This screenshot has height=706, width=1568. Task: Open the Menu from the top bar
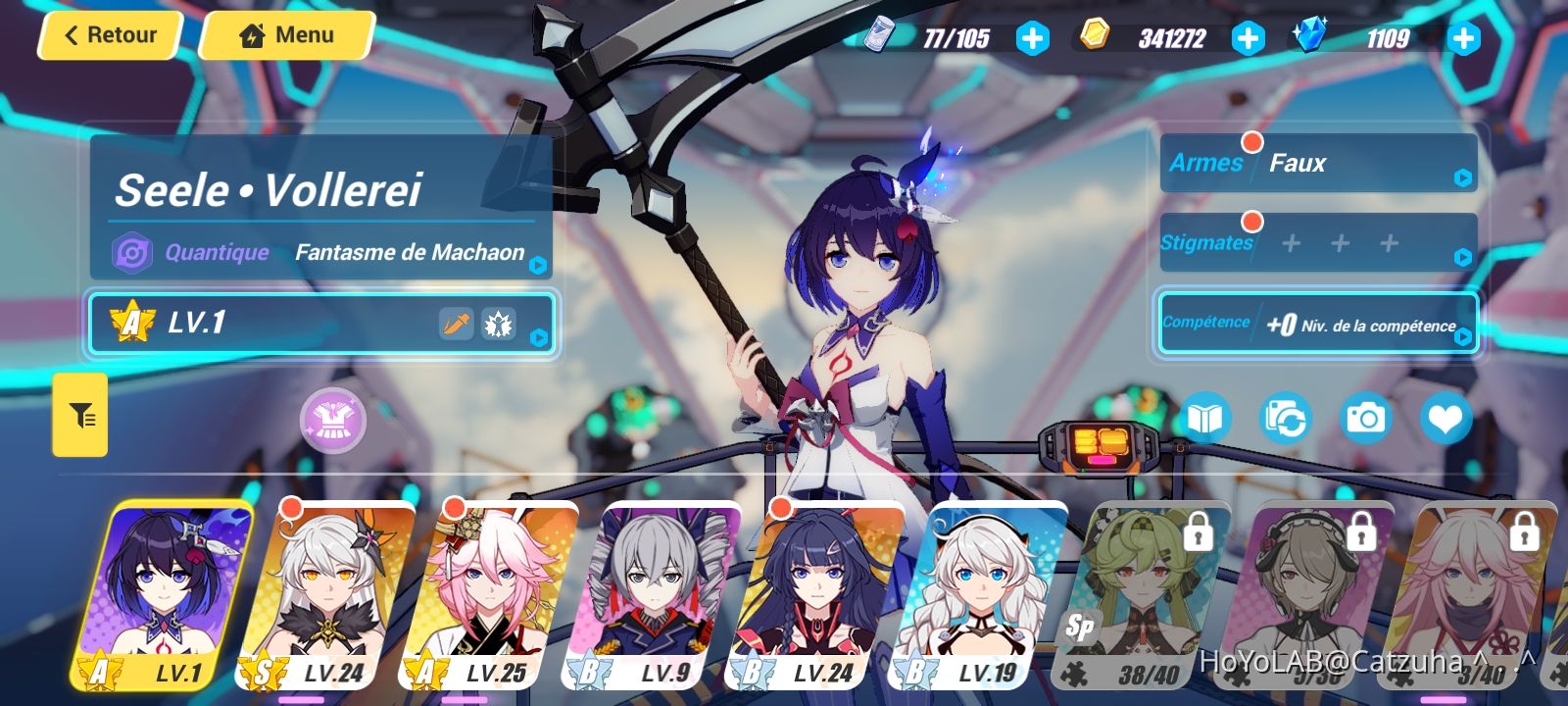point(285,34)
